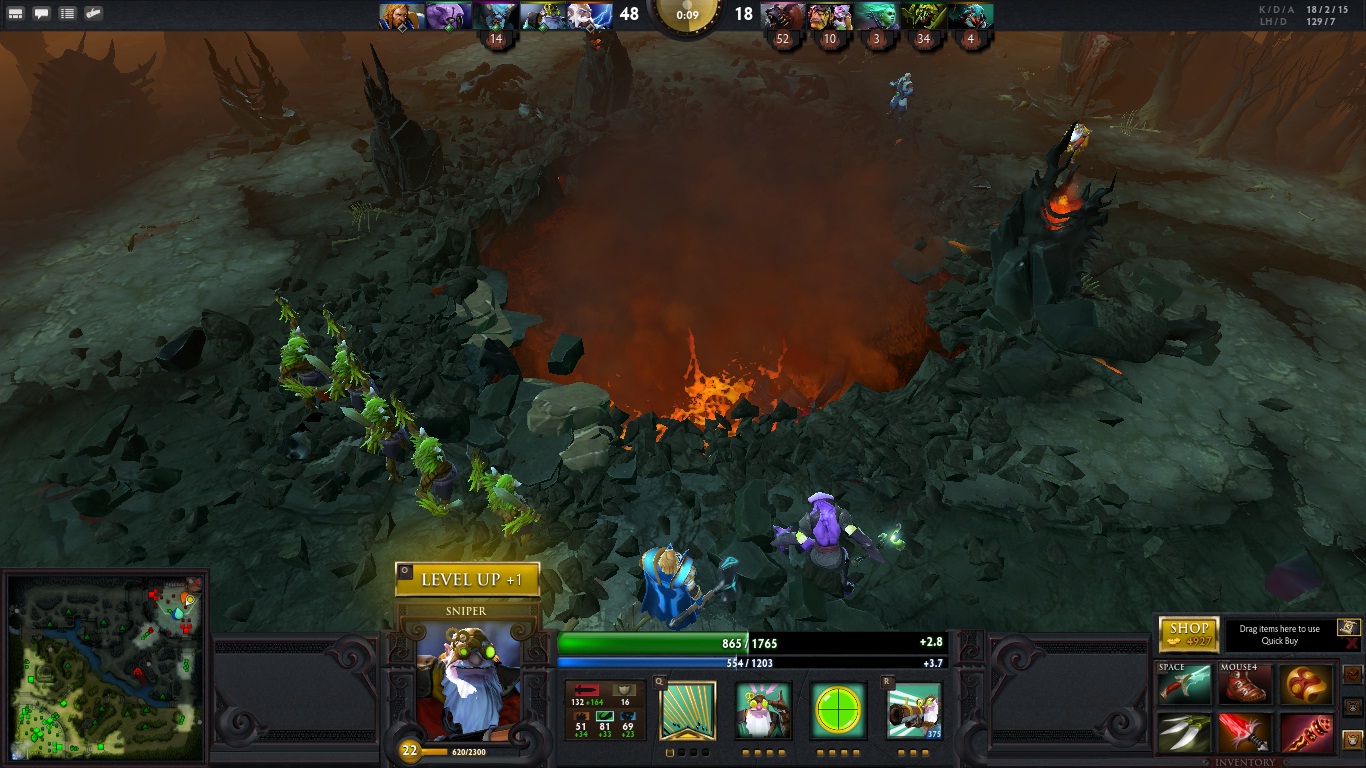Click the Take Aim crosshair ability
1366x768 pixels.
[x=838, y=711]
